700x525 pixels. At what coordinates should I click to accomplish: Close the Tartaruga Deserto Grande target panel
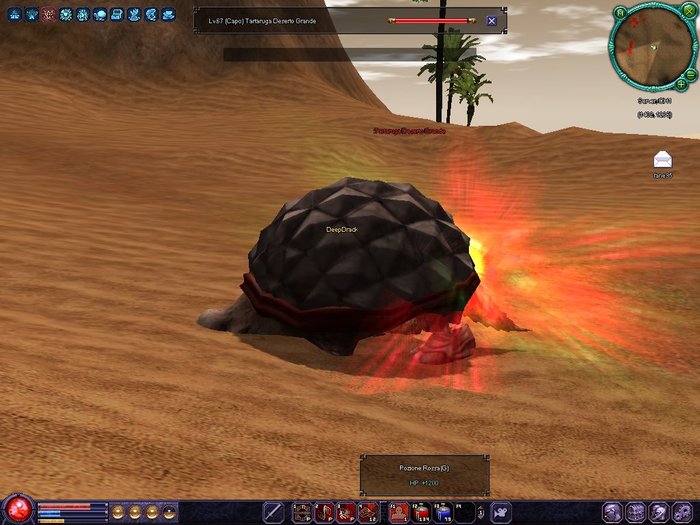tap(491, 20)
